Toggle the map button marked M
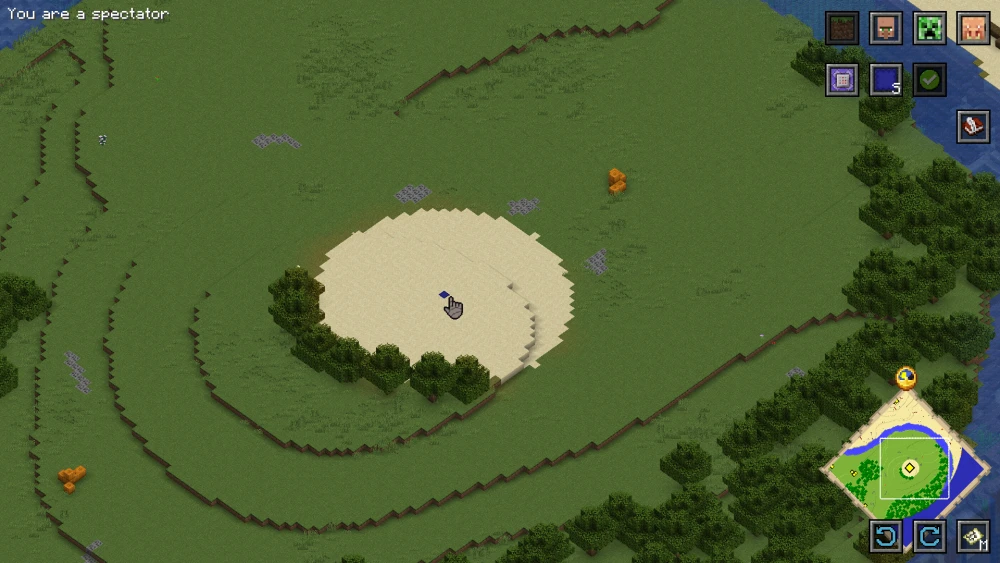The height and width of the screenshot is (563, 1000). [x=974, y=536]
